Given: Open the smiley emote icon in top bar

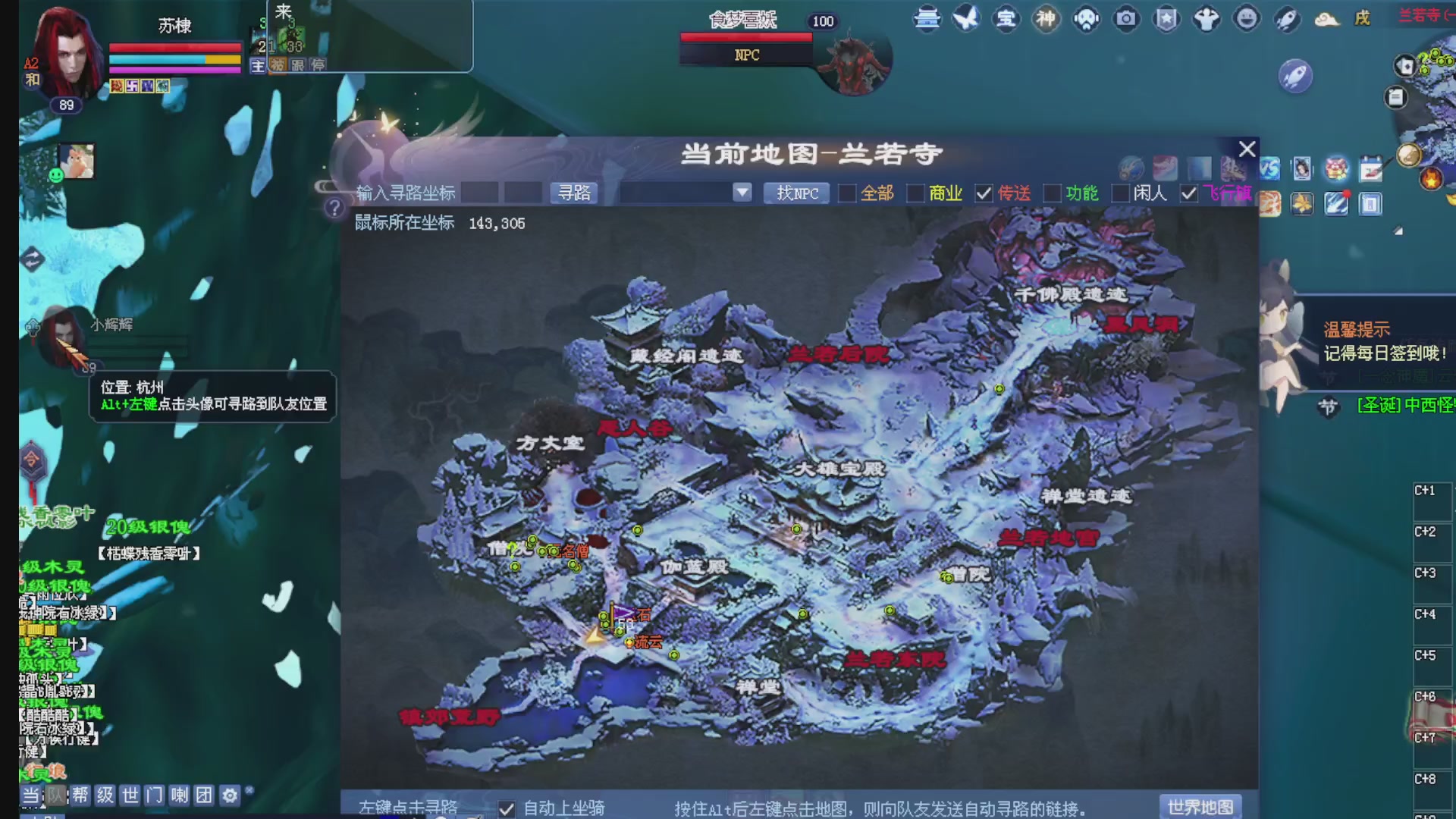Looking at the screenshot, I should (1246, 20).
